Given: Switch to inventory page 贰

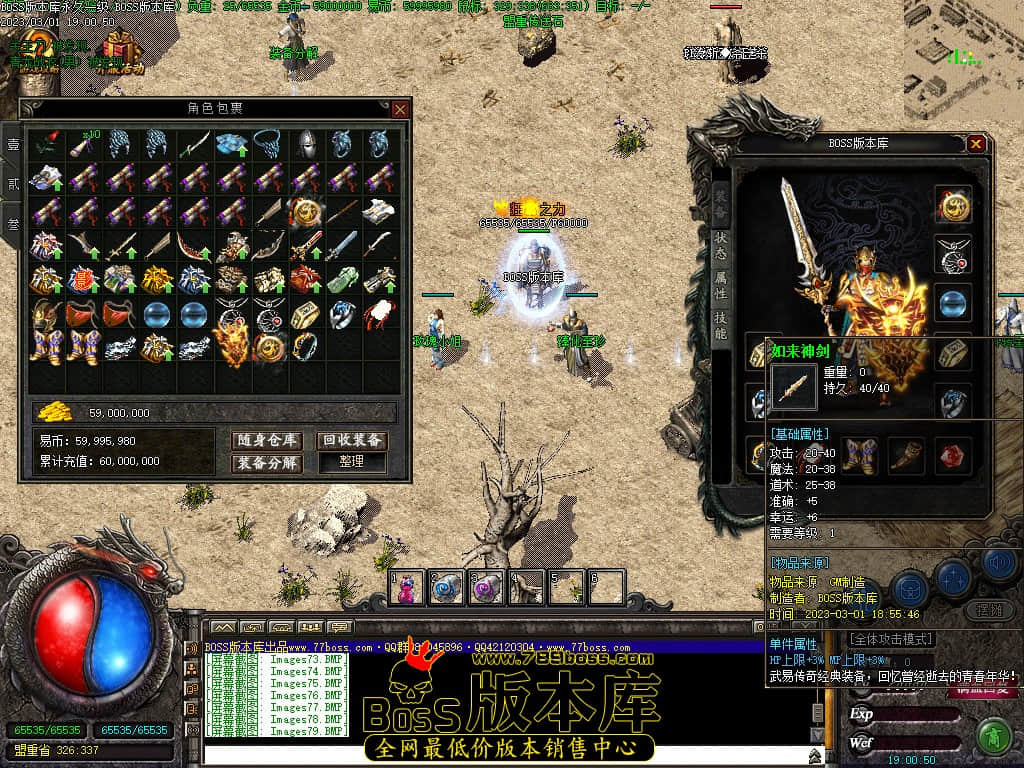Looking at the screenshot, I should click(13, 184).
